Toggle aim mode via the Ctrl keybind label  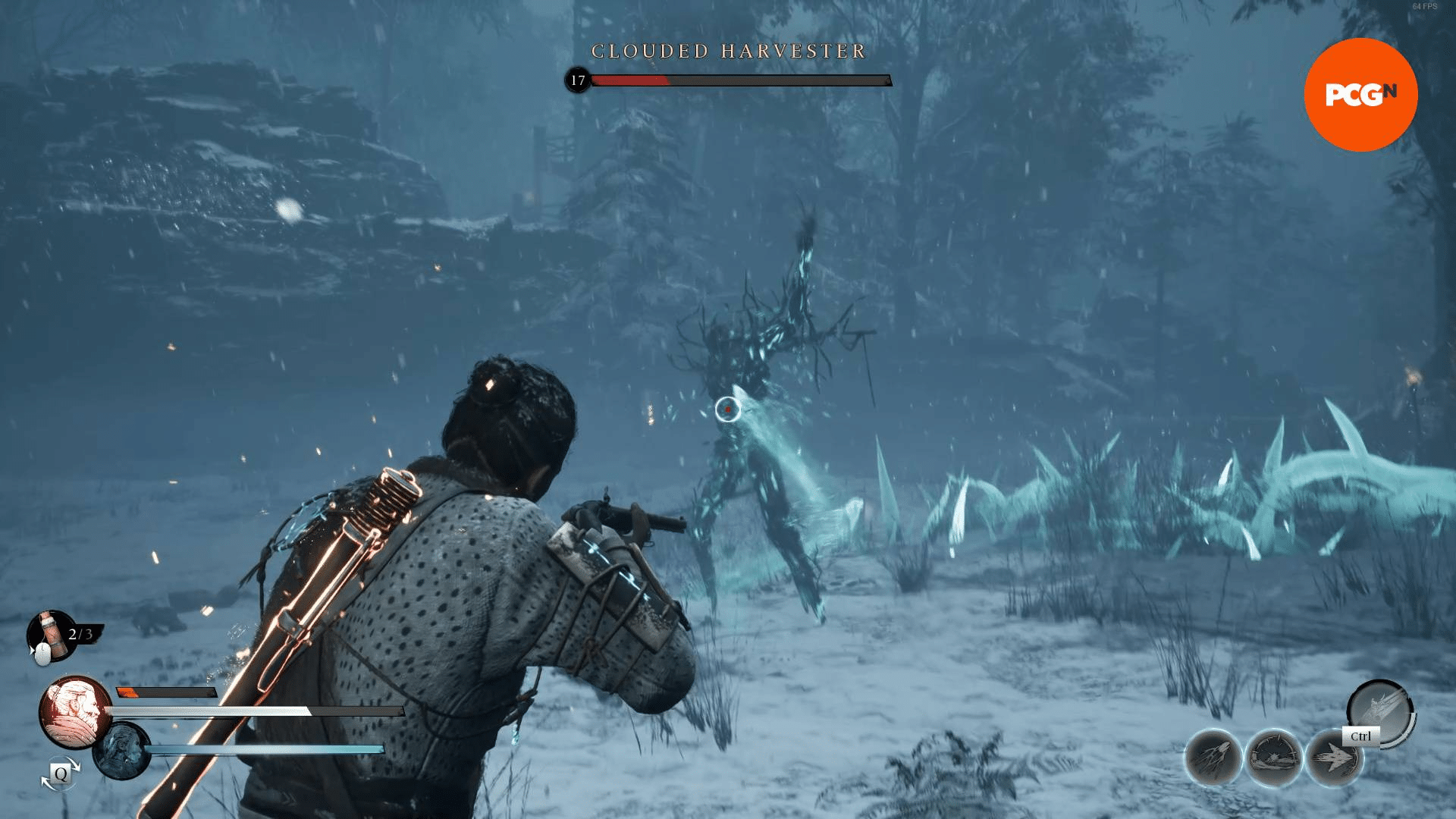point(1360,736)
